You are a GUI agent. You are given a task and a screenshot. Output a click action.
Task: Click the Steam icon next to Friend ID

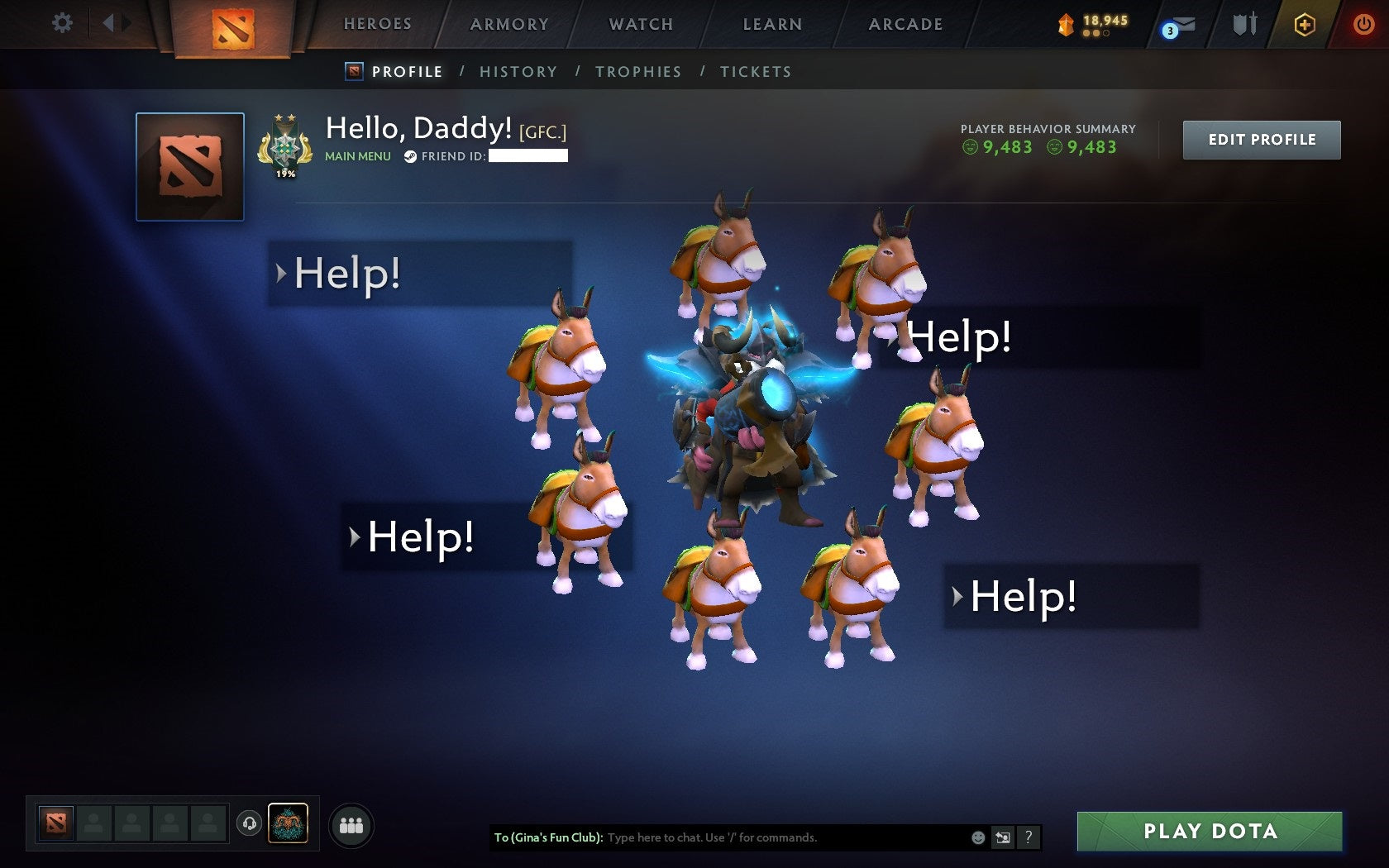[x=411, y=155]
